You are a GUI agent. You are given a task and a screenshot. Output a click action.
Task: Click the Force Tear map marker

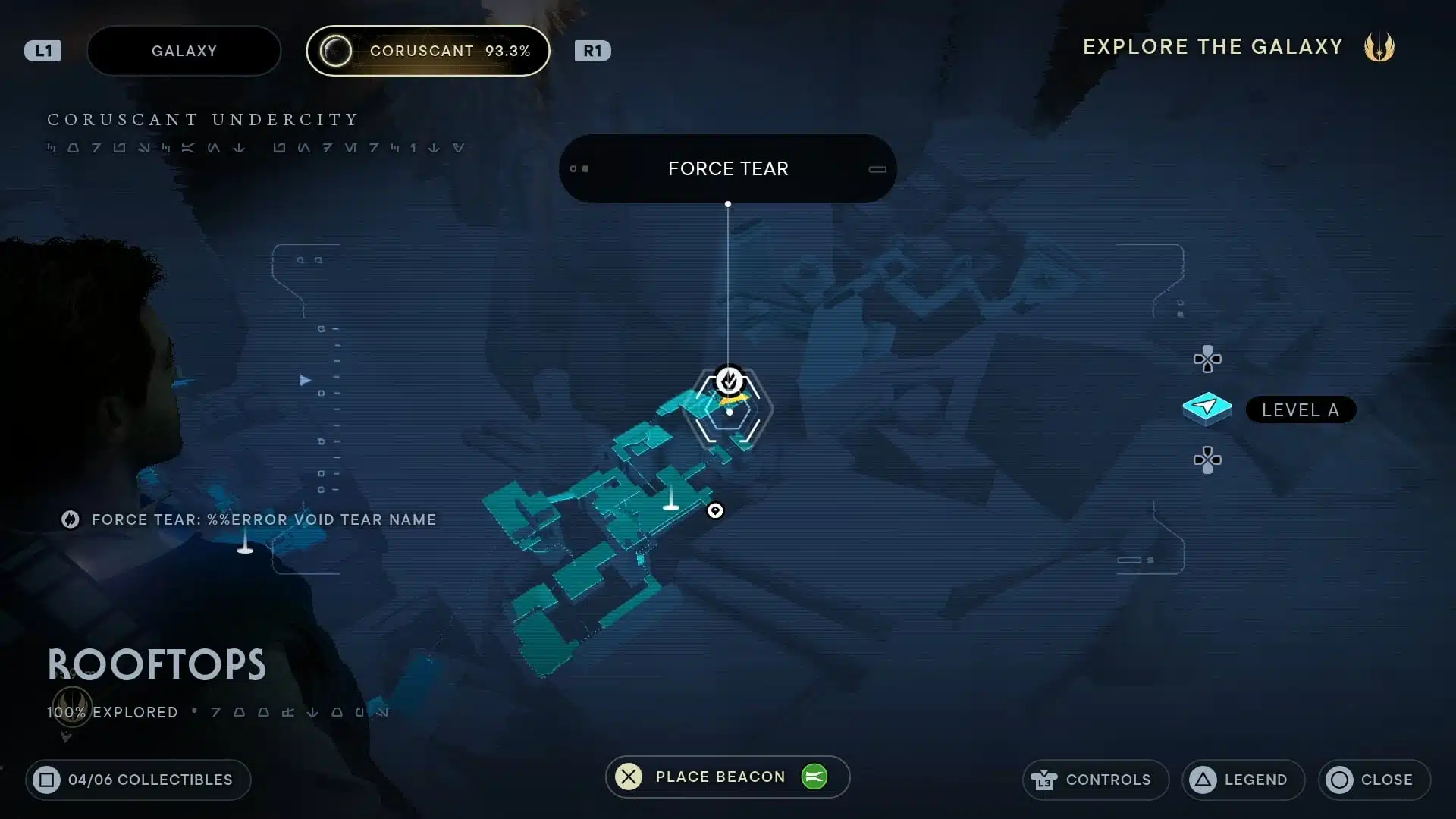[x=730, y=381]
